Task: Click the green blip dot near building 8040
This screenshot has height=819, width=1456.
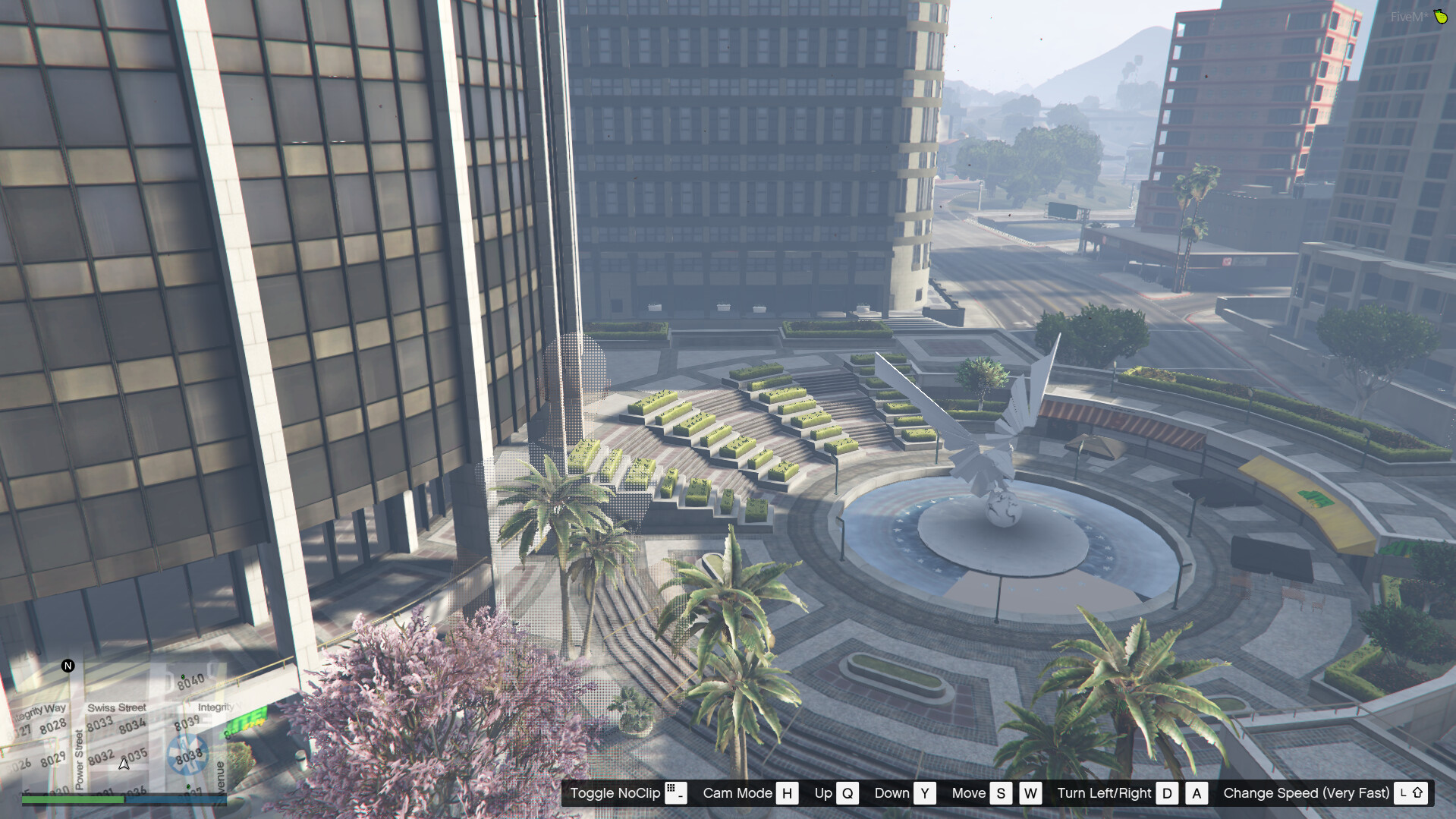Action: point(182,676)
